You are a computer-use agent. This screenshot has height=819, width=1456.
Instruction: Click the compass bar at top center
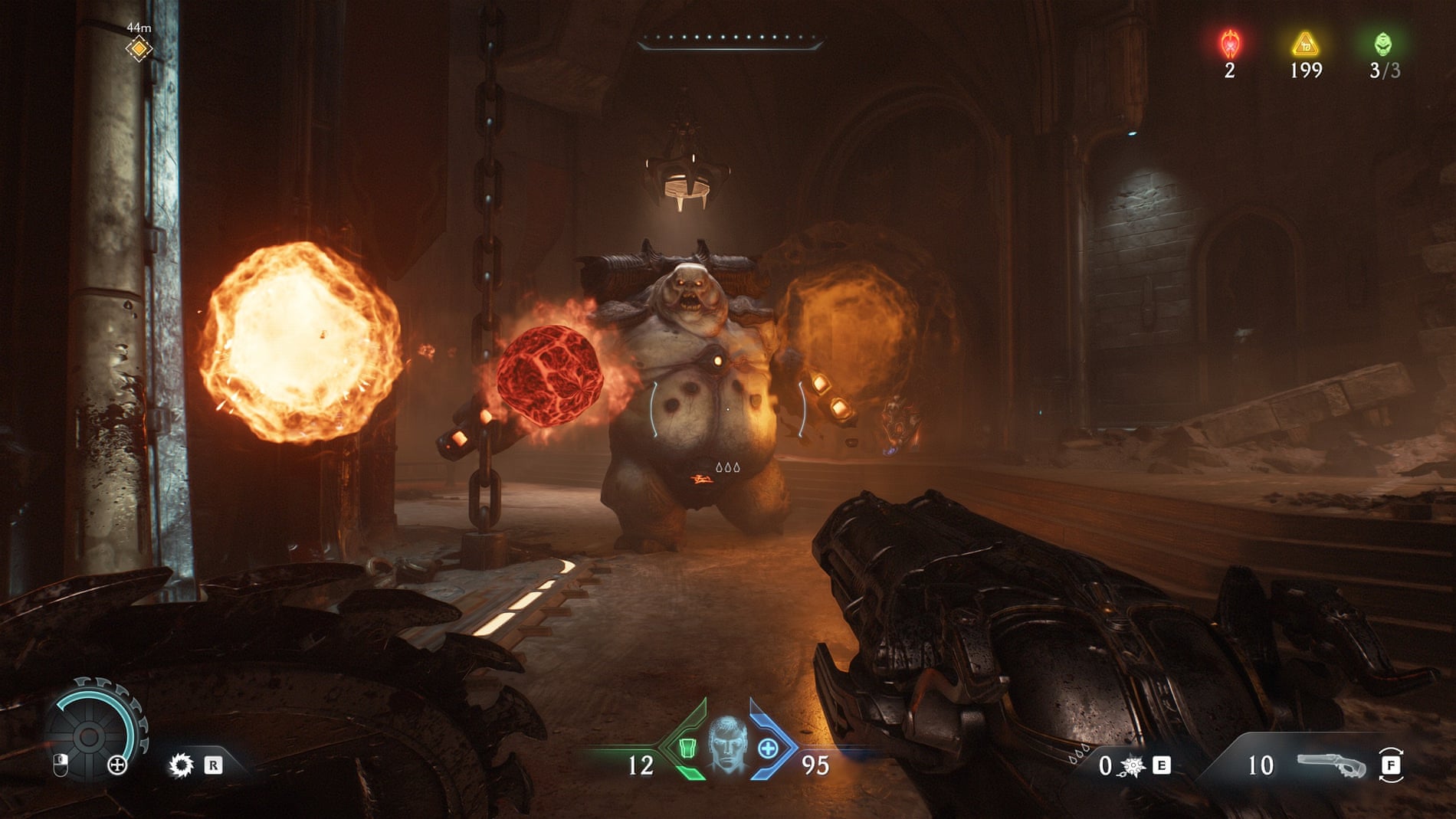tap(730, 38)
